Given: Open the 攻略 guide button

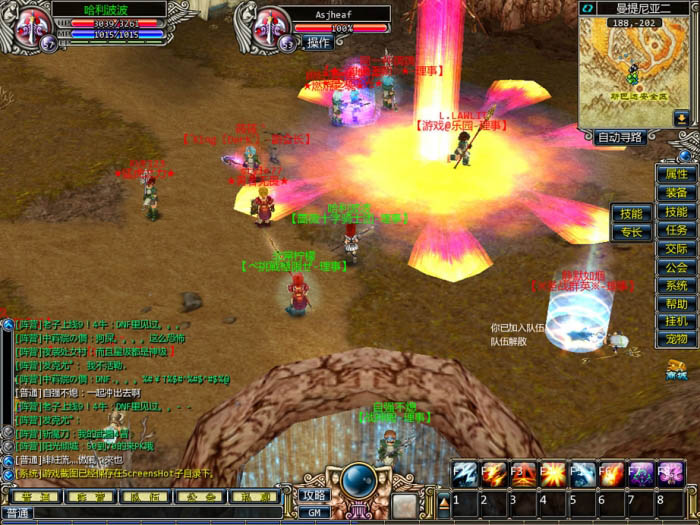Looking at the screenshot, I should pos(314,495).
